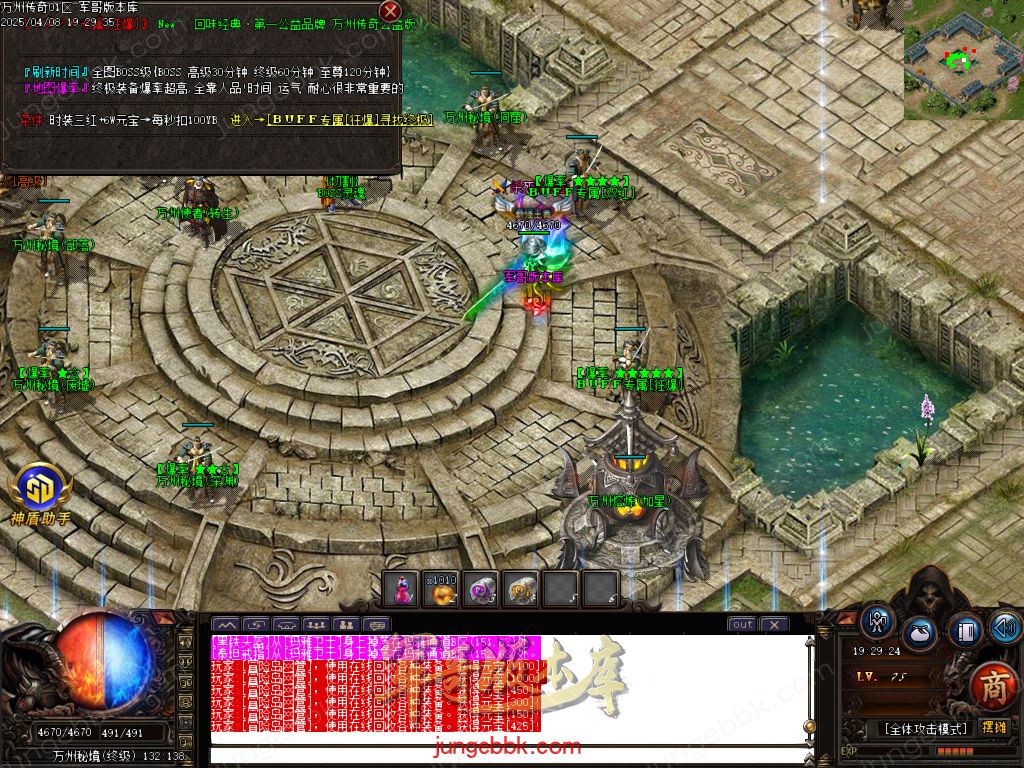Screen dimensions: 1024x768
Task: Click the 摆摊 stall button
Action: click(x=994, y=728)
